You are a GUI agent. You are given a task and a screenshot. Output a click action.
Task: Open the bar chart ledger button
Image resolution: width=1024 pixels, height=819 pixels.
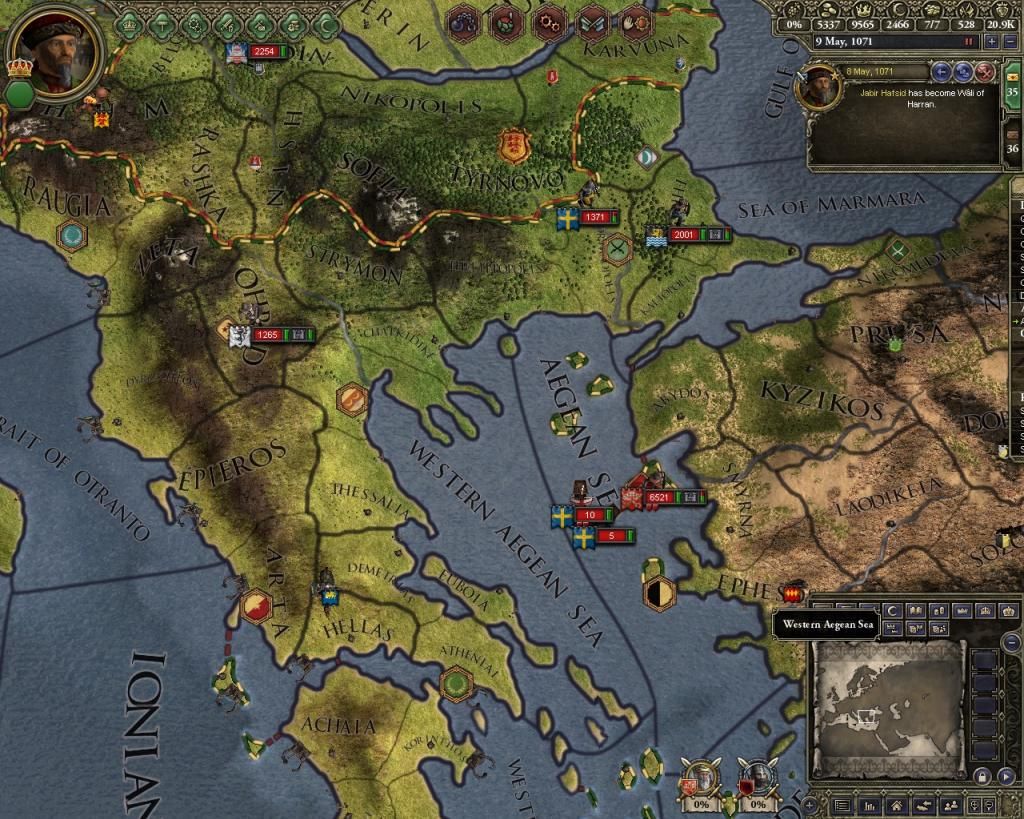tap(870, 805)
